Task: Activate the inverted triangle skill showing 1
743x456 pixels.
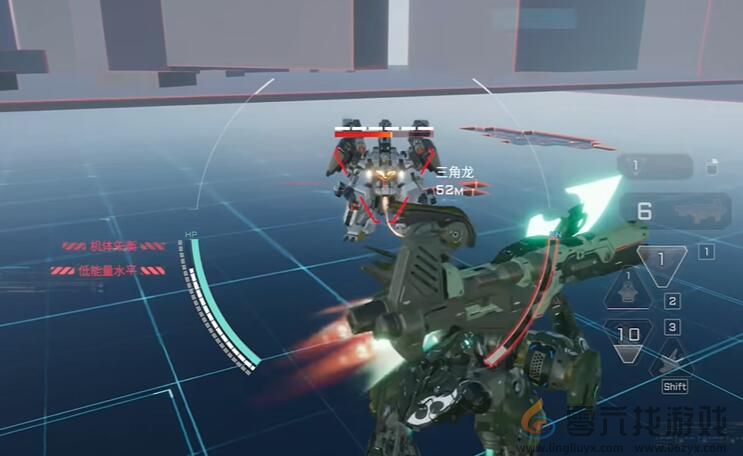Action: click(x=661, y=262)
